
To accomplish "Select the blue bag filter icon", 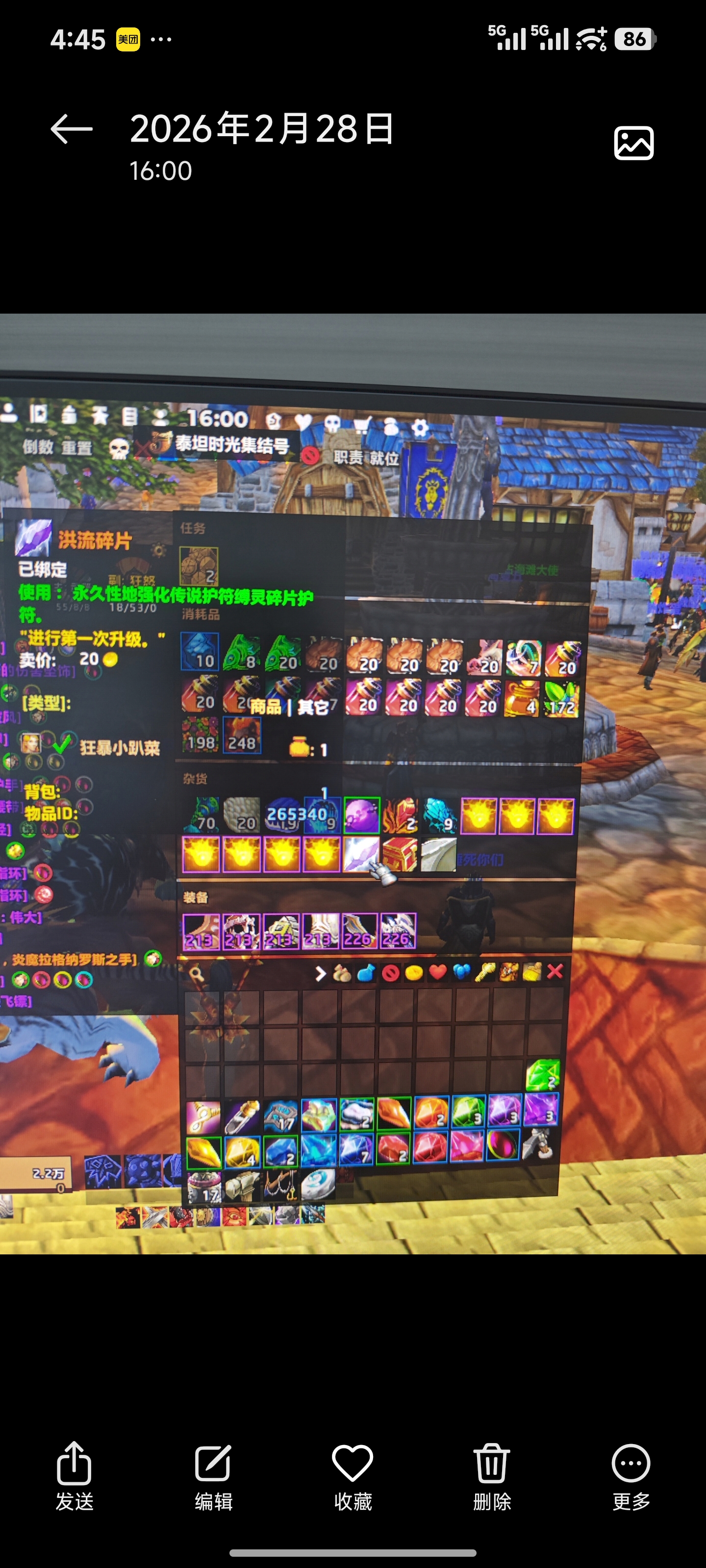I will tap(367, 972).
